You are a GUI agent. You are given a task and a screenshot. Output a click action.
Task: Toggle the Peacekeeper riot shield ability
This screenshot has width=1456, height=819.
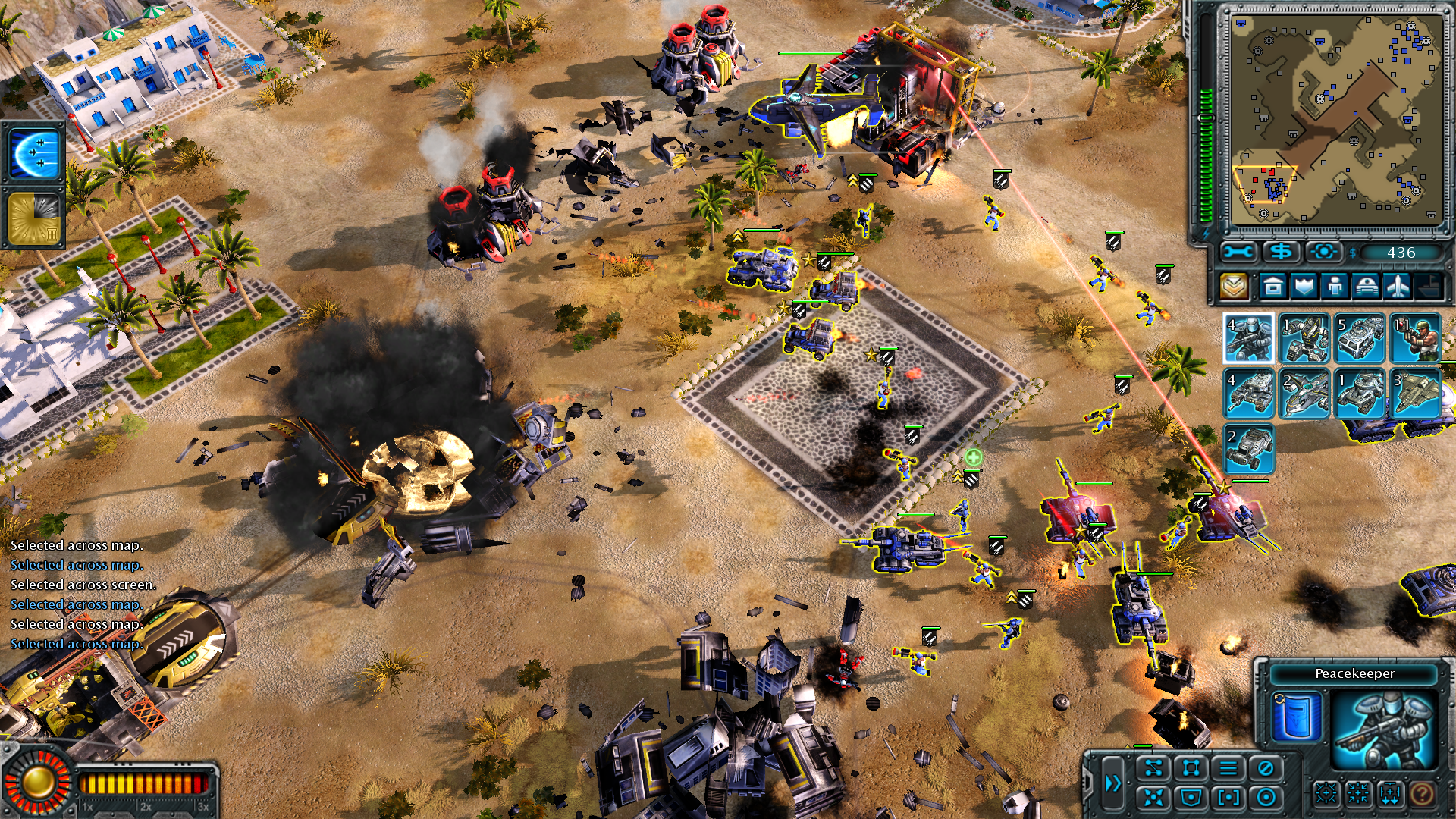click(1297, 717)
